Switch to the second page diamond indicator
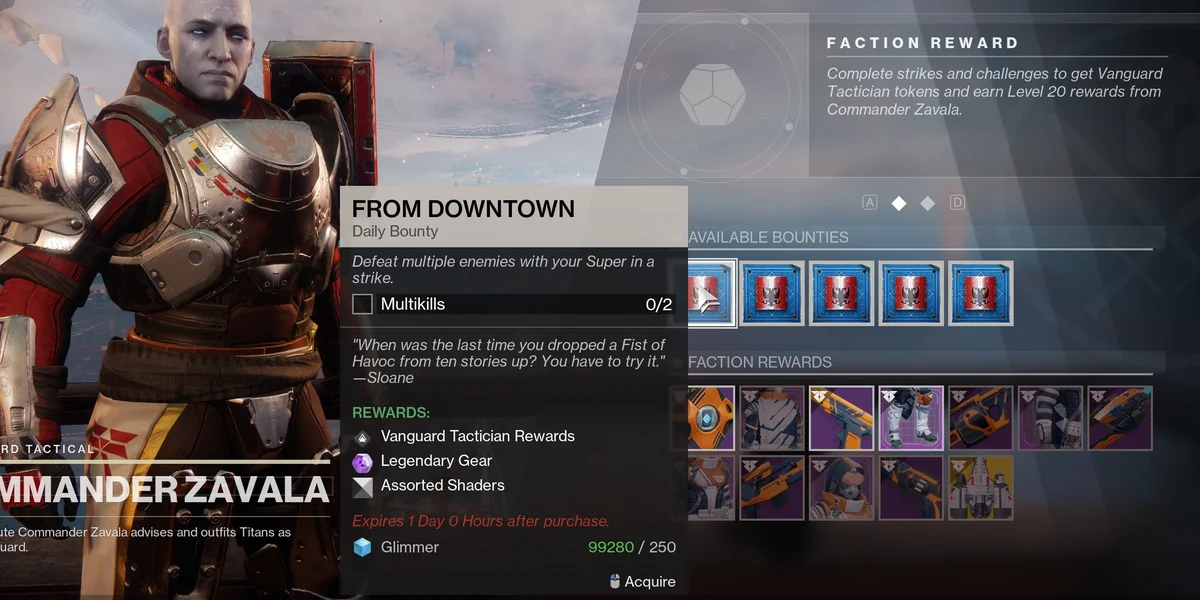Viewport: 1200px width, 600px height. click(x=927, y=203)
